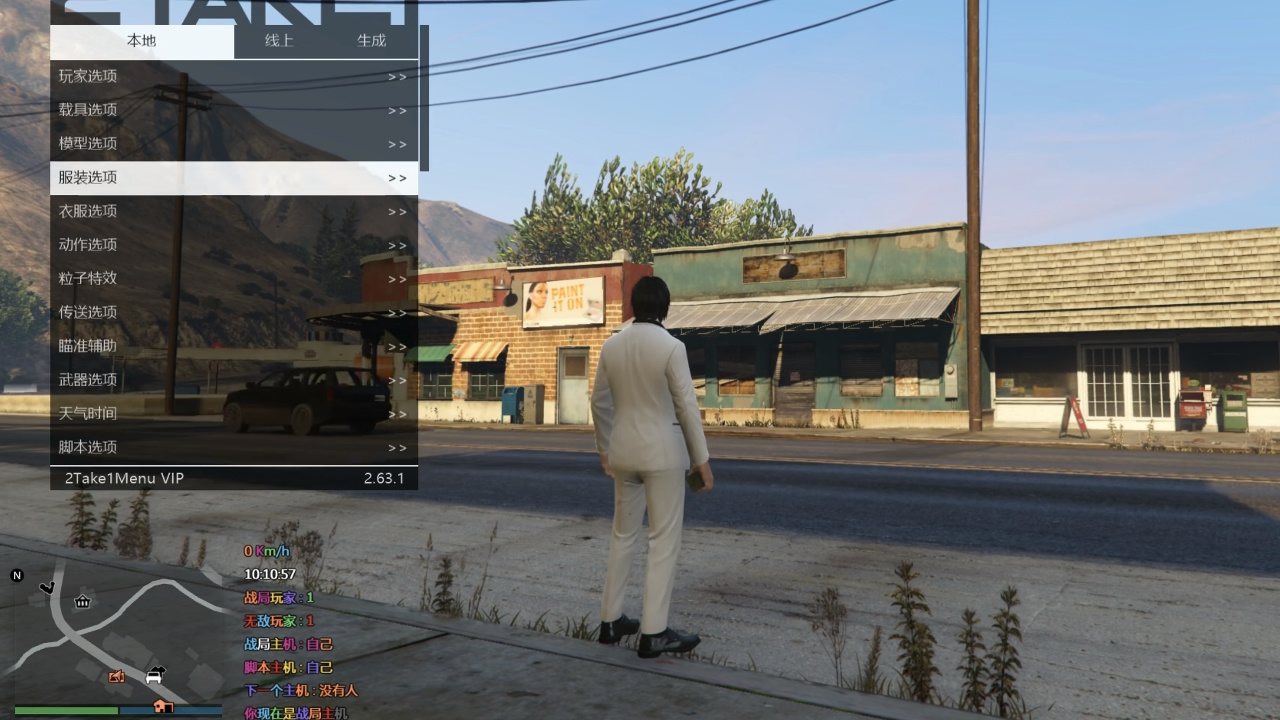Click the convenience store basket blip on minimap
The width and height of the screenshot is (1280, 720).
pyautogui.click(x=82, y=602)
